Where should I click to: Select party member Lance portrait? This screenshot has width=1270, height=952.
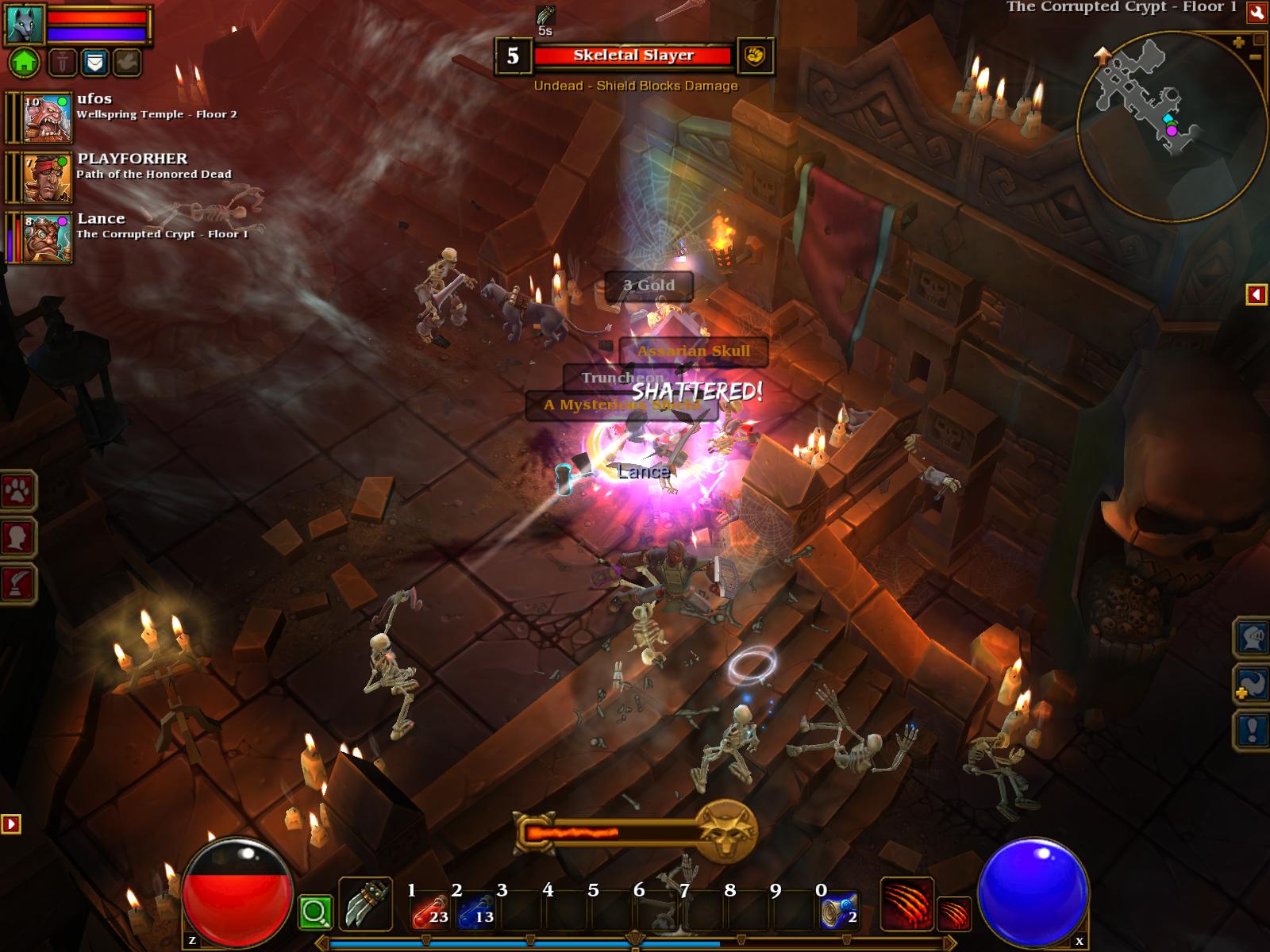coord(48,237)
